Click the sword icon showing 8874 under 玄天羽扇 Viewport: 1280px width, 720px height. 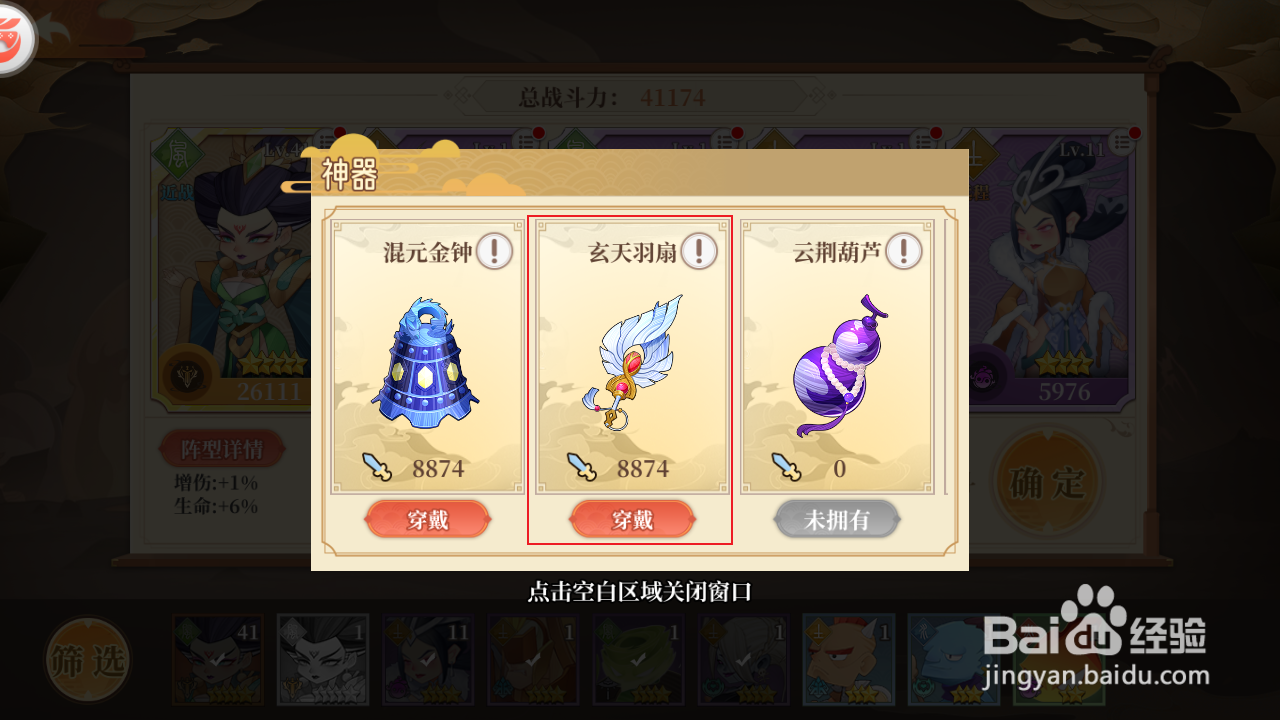coord(584,466)
